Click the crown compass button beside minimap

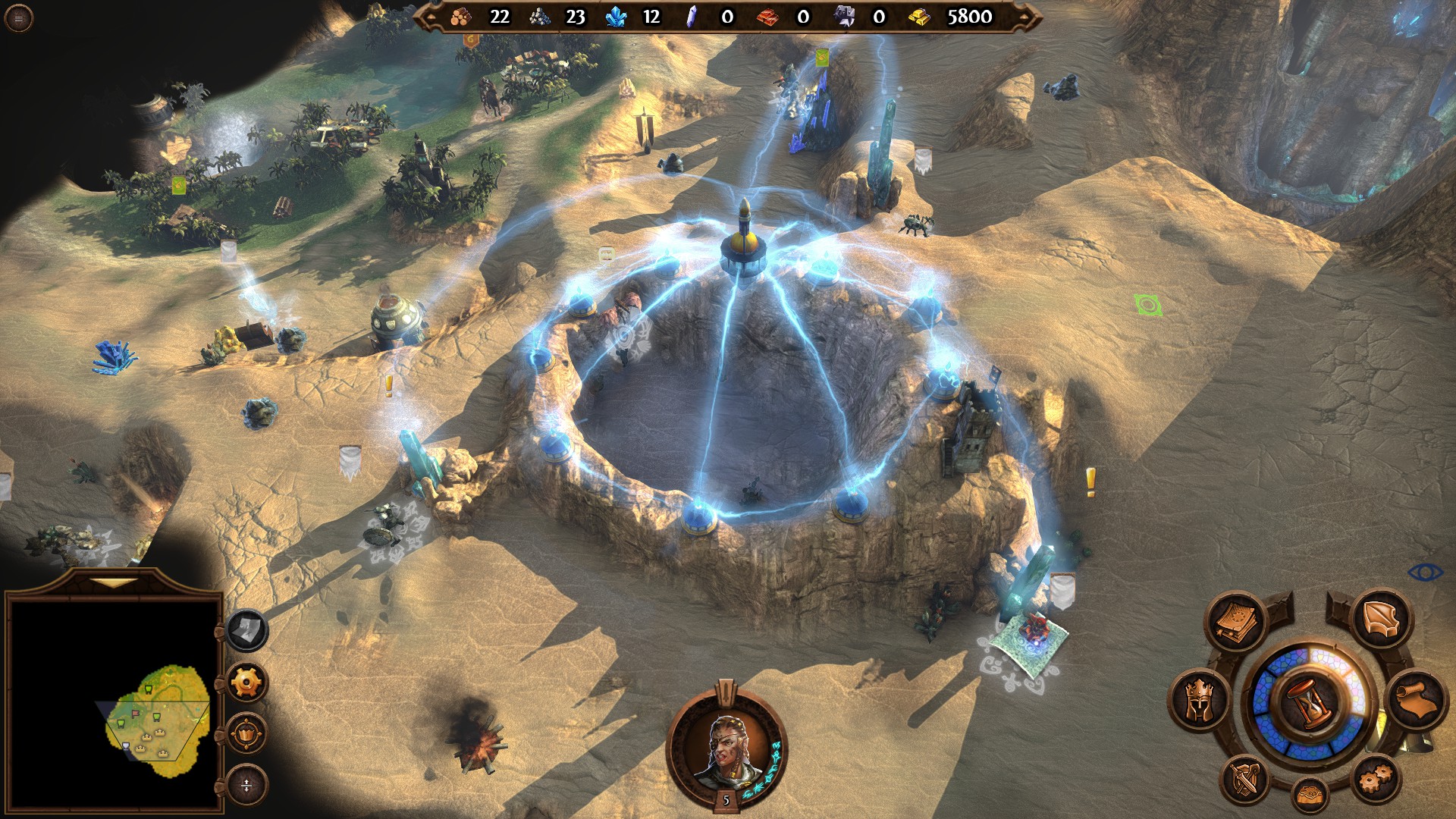(246, 734)
